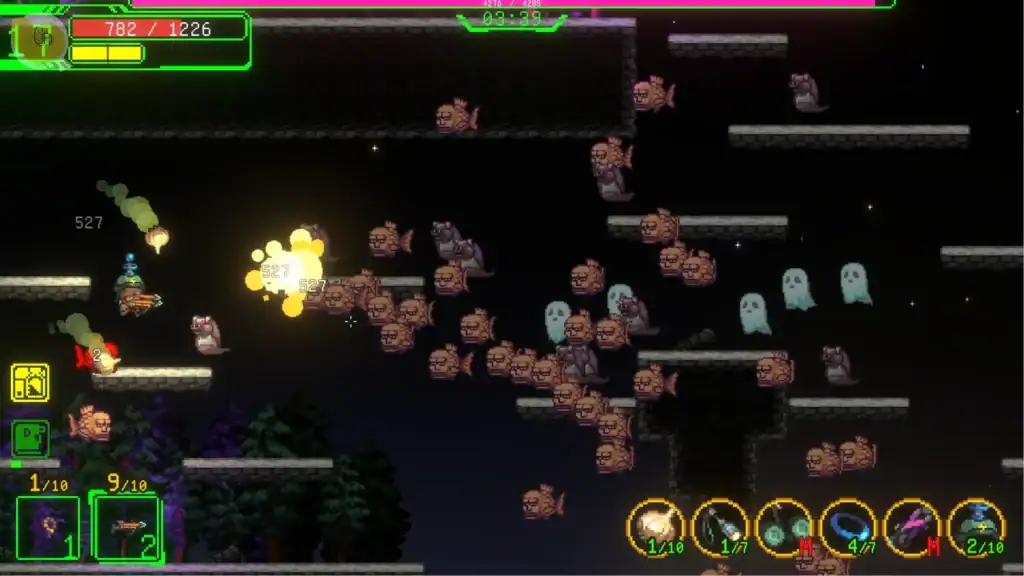Choose the blue ring item icon
1024x576 pixels.
(848, 527)
